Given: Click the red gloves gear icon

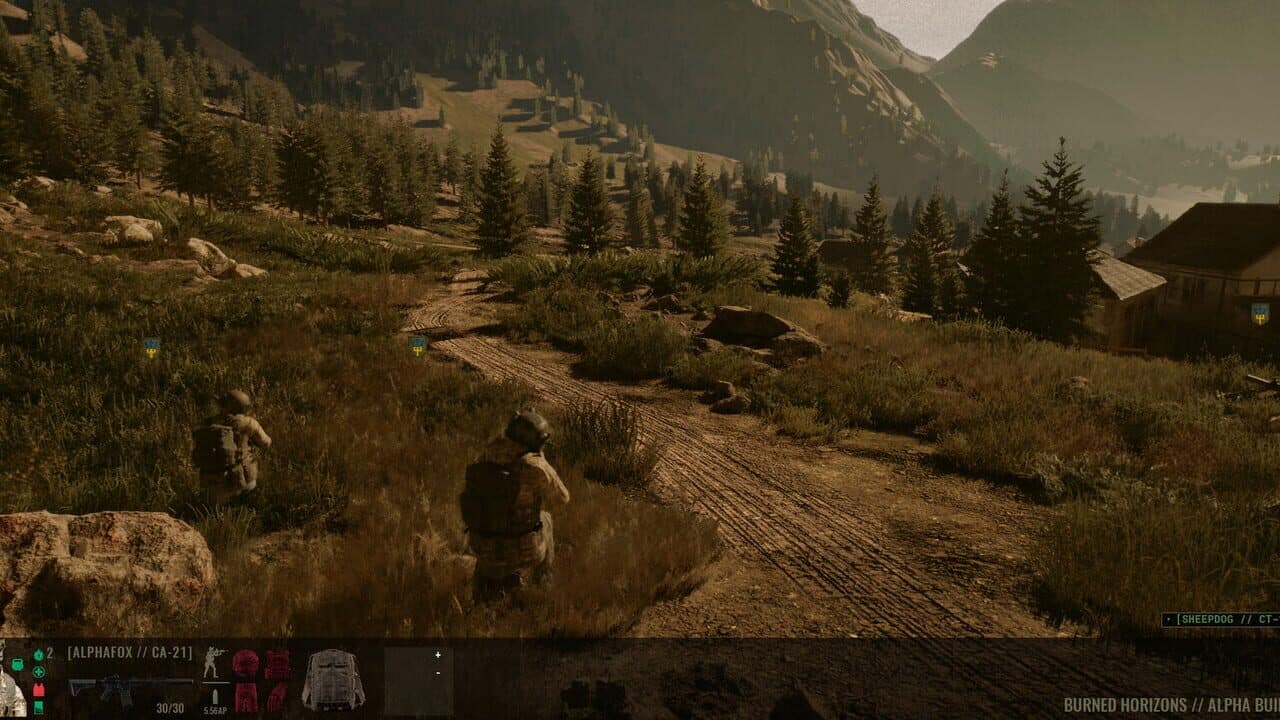Looking at the screenshot, I should 278,695.
